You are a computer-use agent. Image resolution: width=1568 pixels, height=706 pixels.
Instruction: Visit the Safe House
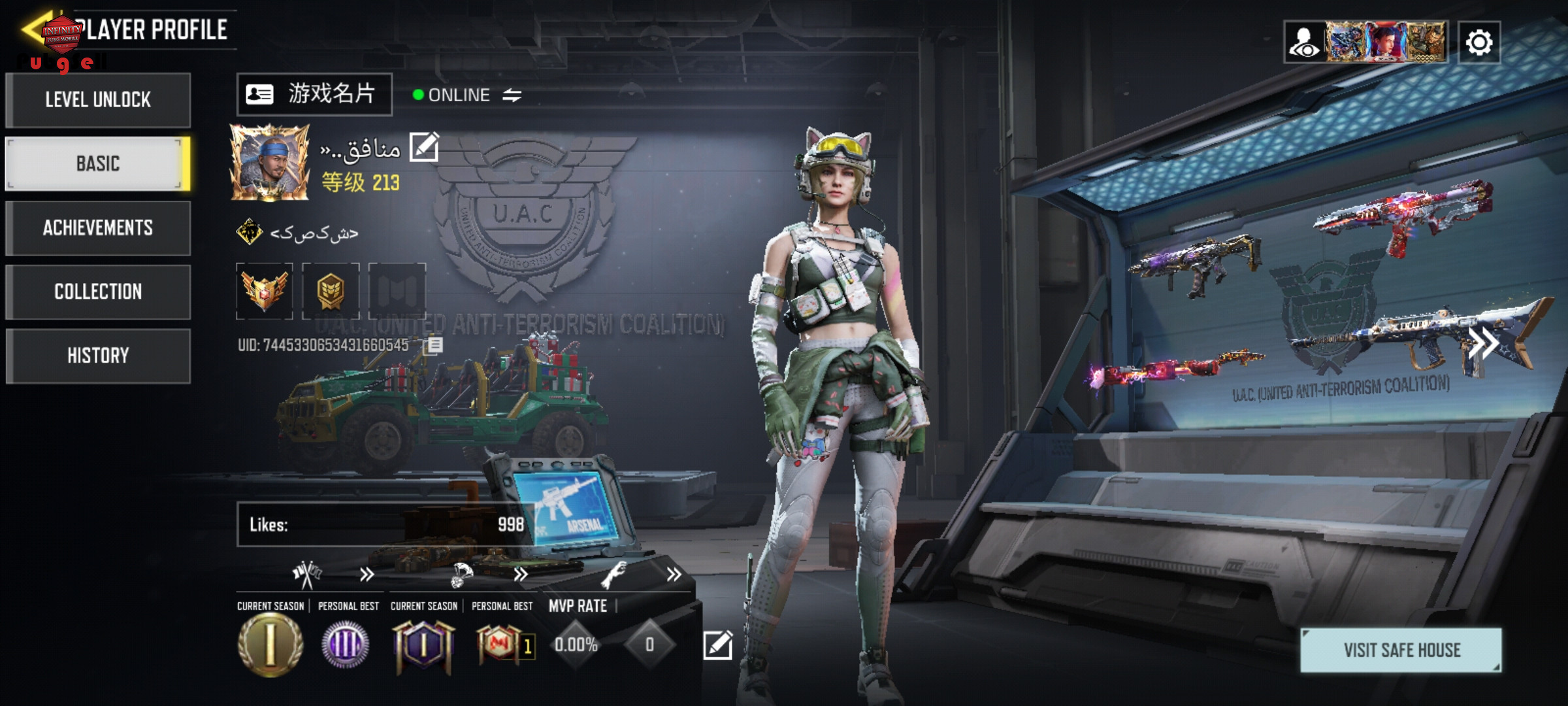1401,650
